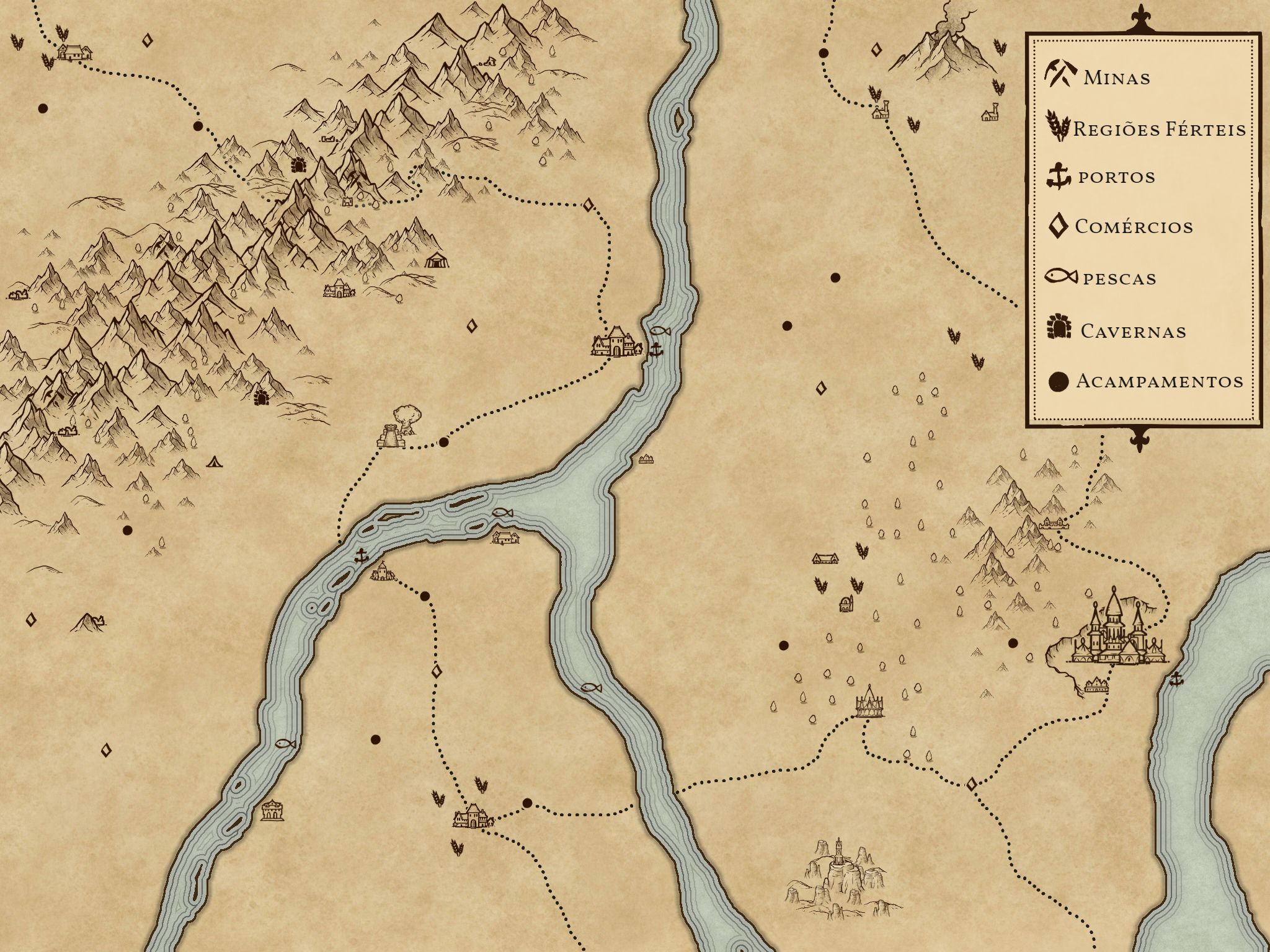
Task: Choose the Cavernas legend entry
Action: point(1116,329)
